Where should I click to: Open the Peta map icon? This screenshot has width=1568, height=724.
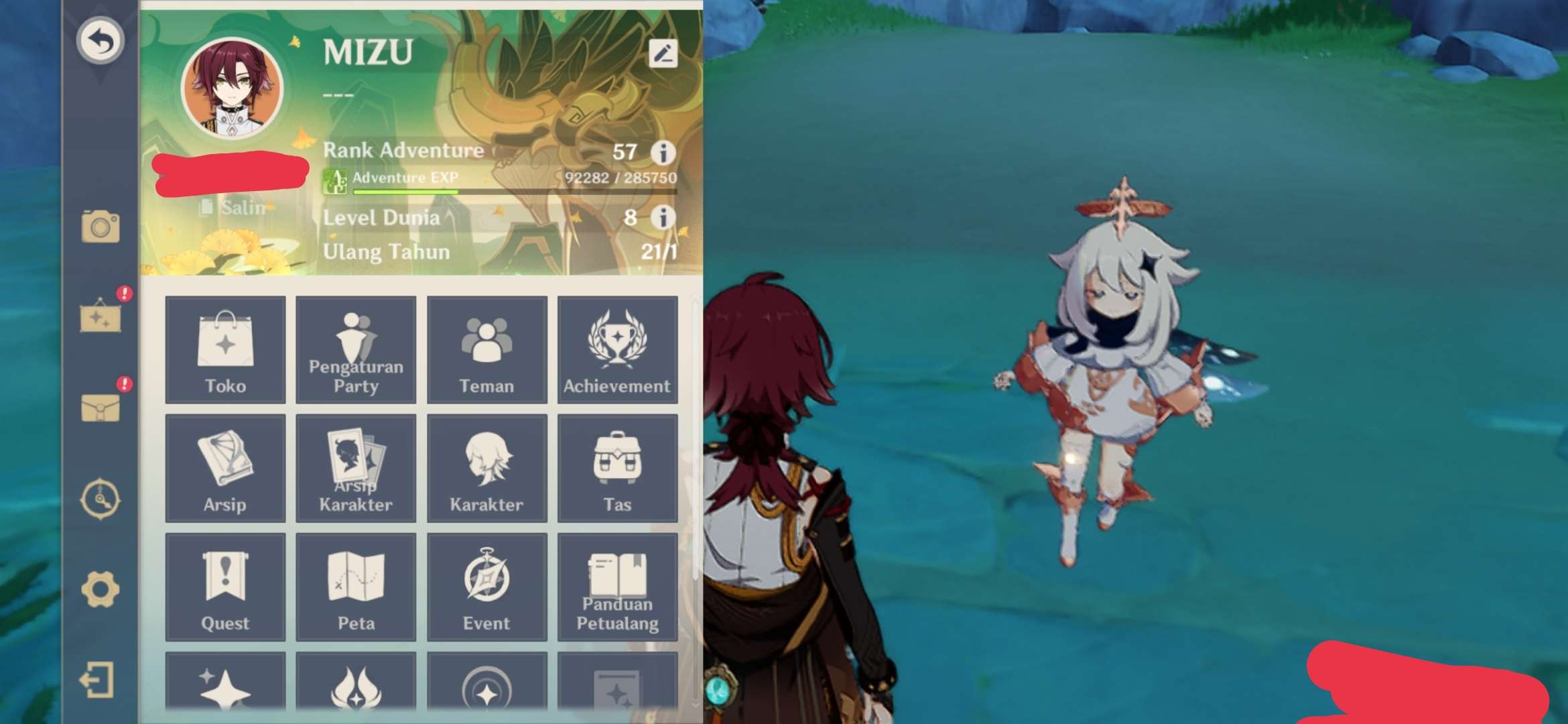pyautogui.click(x=355, y=585)
